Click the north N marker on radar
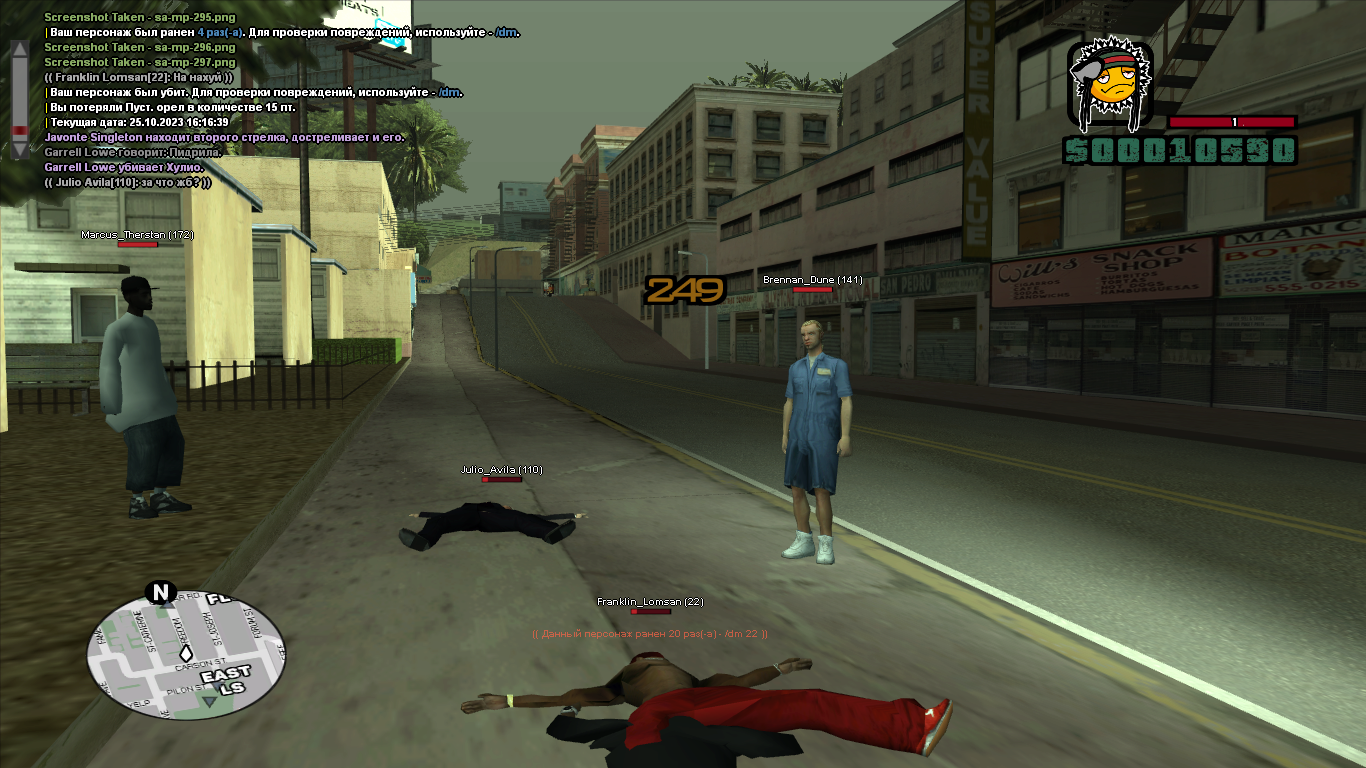 (160, 592)
